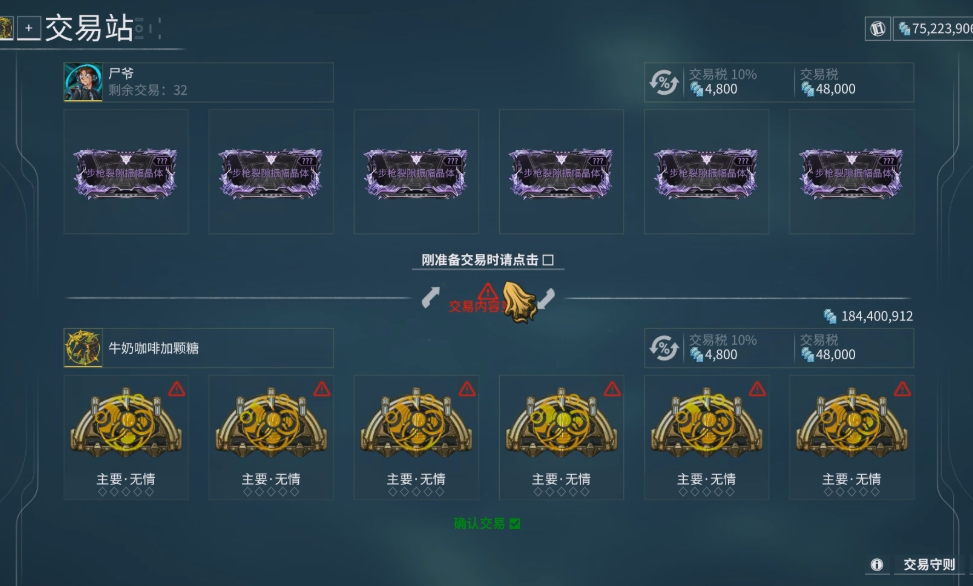973x586 pixels.
Task: Toggle the green 确认交易 confirm checkbox
Action: point(515,523)
